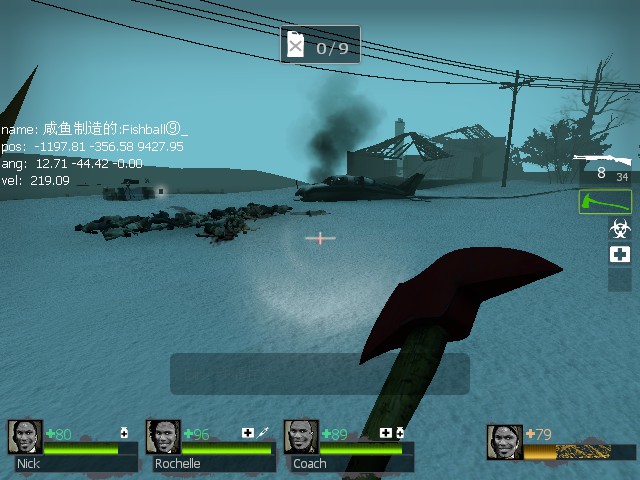Select the first aid kit slot
640x480 pixels.
(620, 254)
